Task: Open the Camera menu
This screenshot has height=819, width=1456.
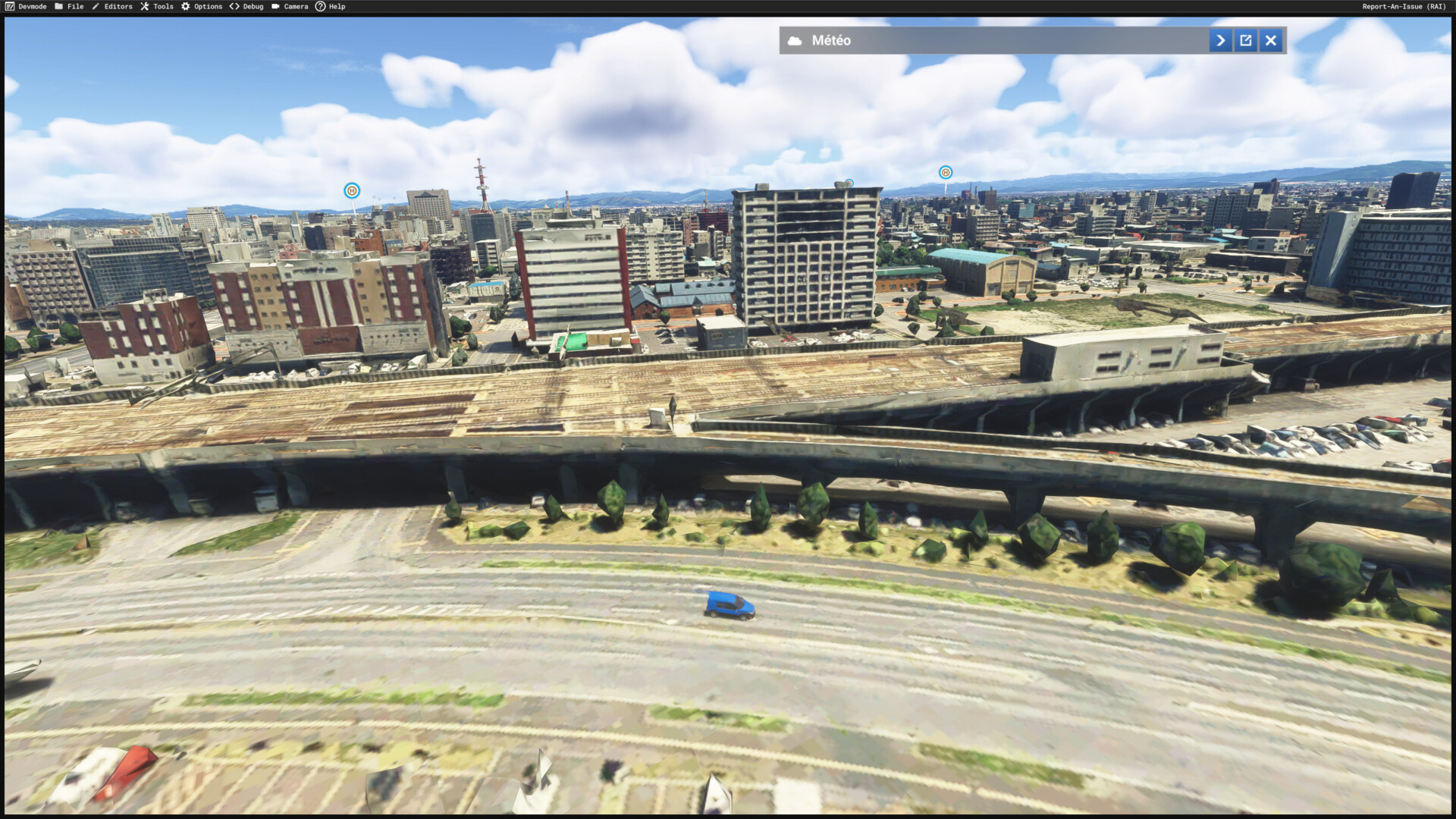Action: tap(290, 7)
